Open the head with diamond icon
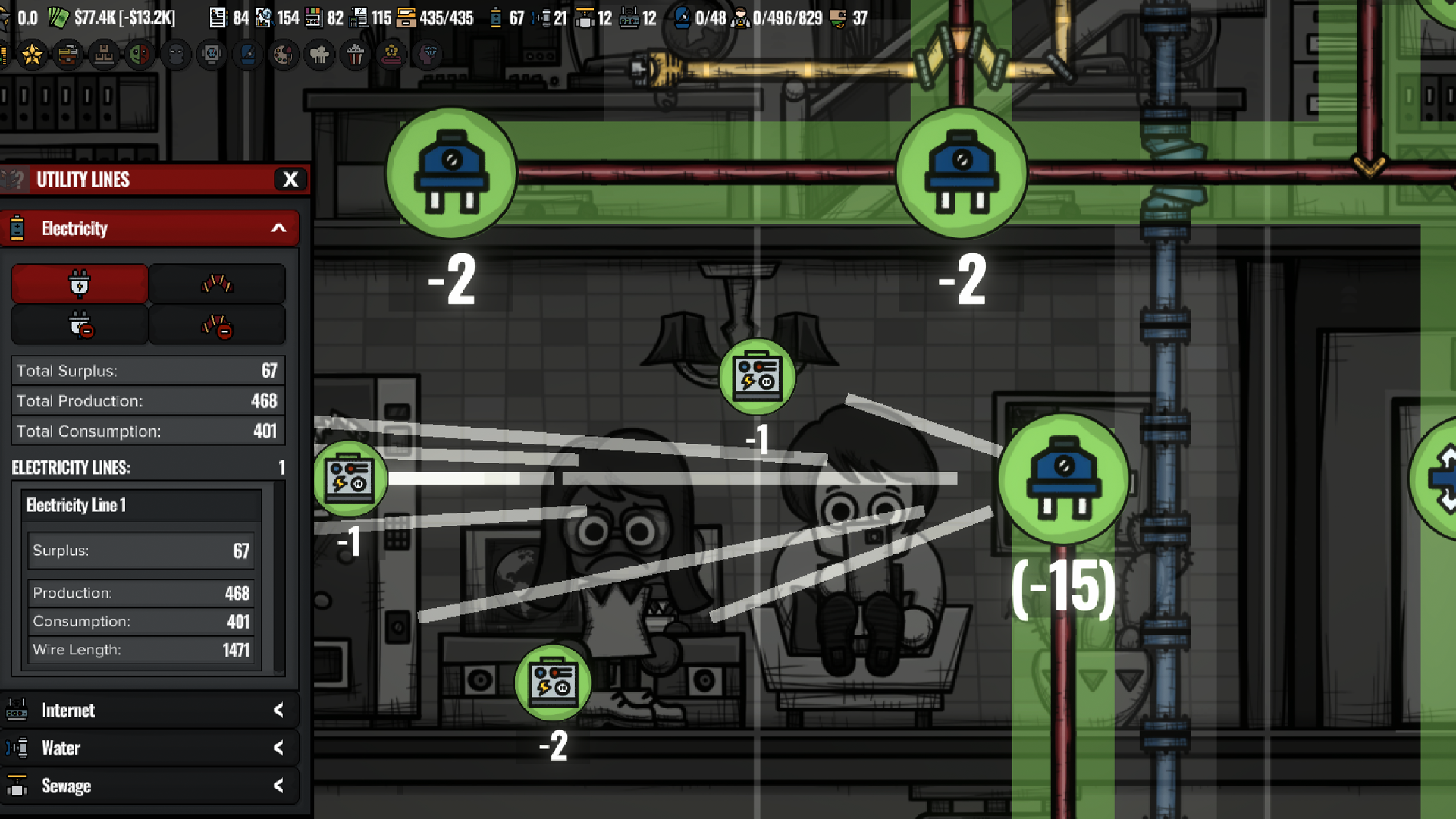Image resolution: width=1456 pixels, height=819 pixels. 428,55
